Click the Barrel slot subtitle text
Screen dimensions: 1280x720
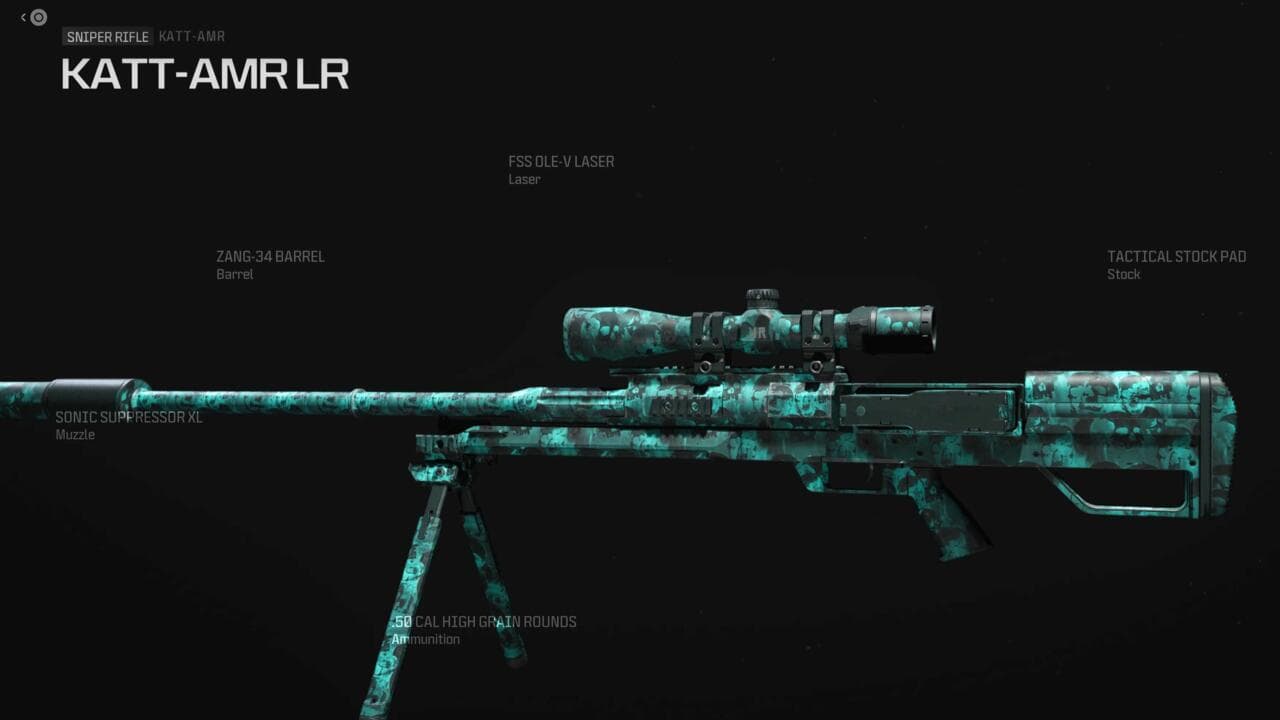click(x=236, y=274)
